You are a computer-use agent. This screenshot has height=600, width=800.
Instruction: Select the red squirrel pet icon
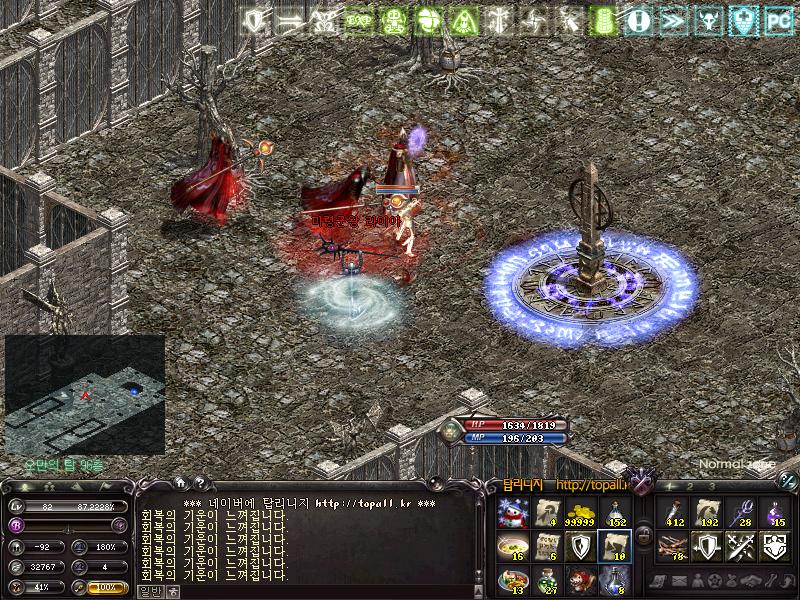pos(577,580)
